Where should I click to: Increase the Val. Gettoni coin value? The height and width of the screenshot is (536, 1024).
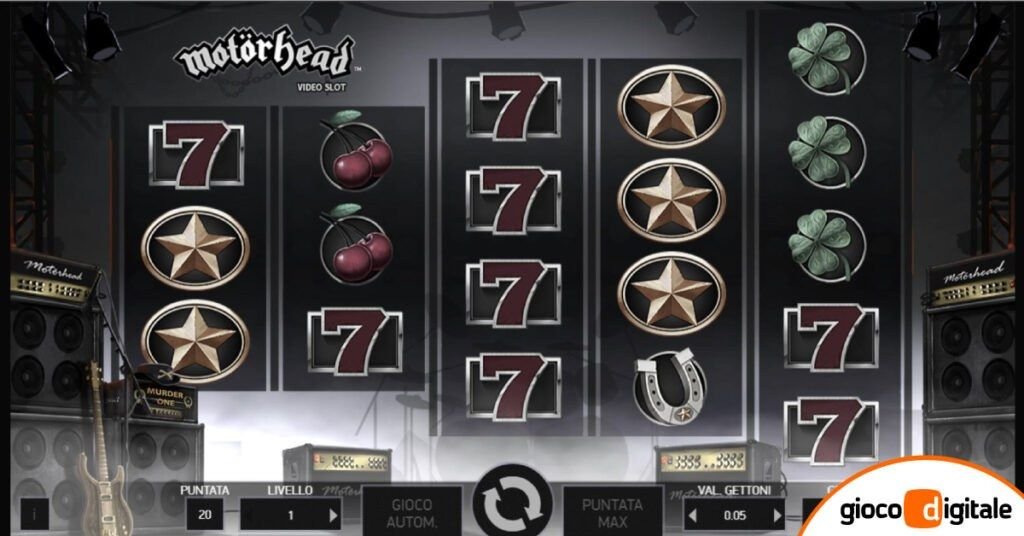tap(777, 515)
